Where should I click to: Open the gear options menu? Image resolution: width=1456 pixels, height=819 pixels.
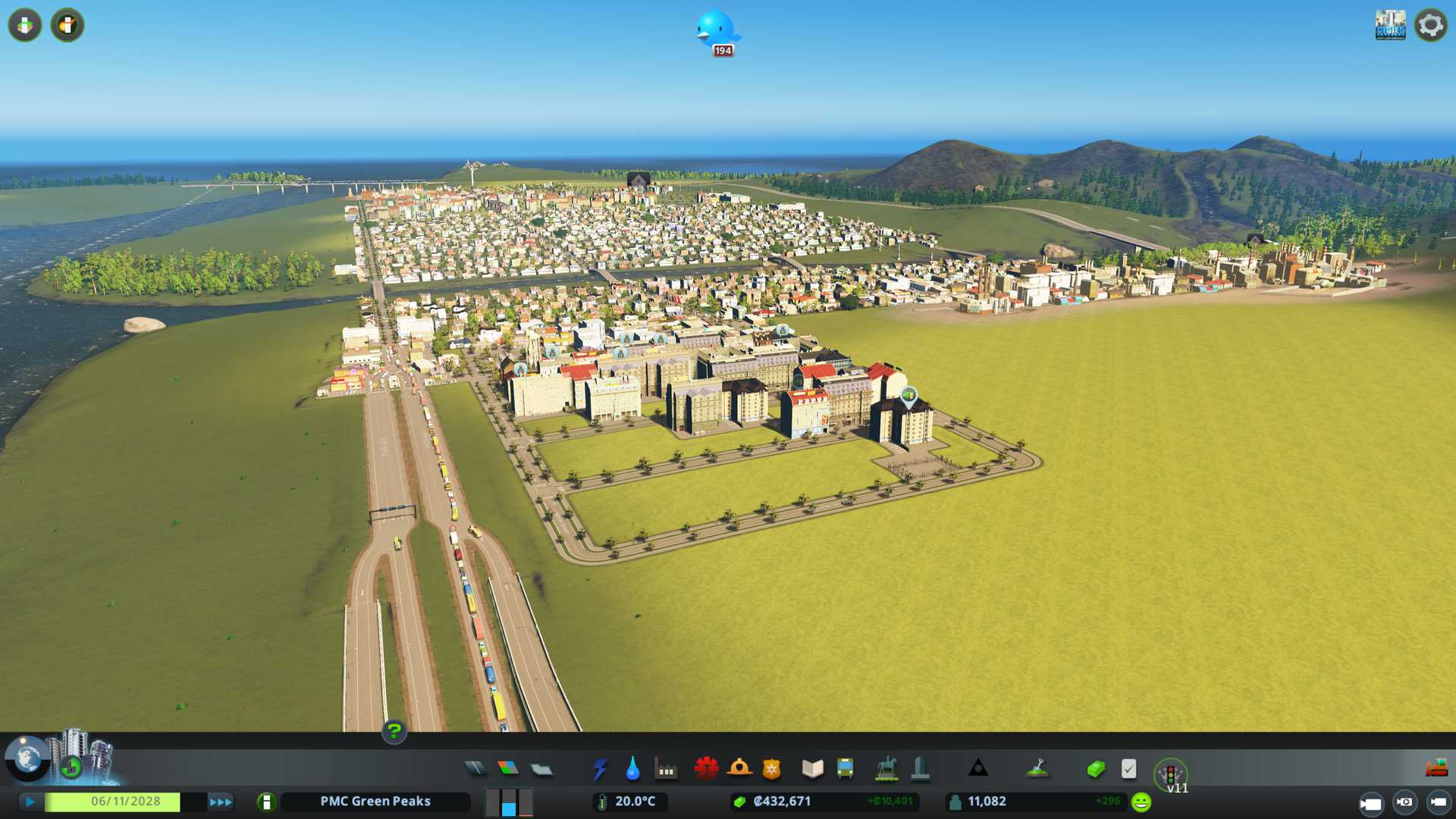(x=1431, y=26)
